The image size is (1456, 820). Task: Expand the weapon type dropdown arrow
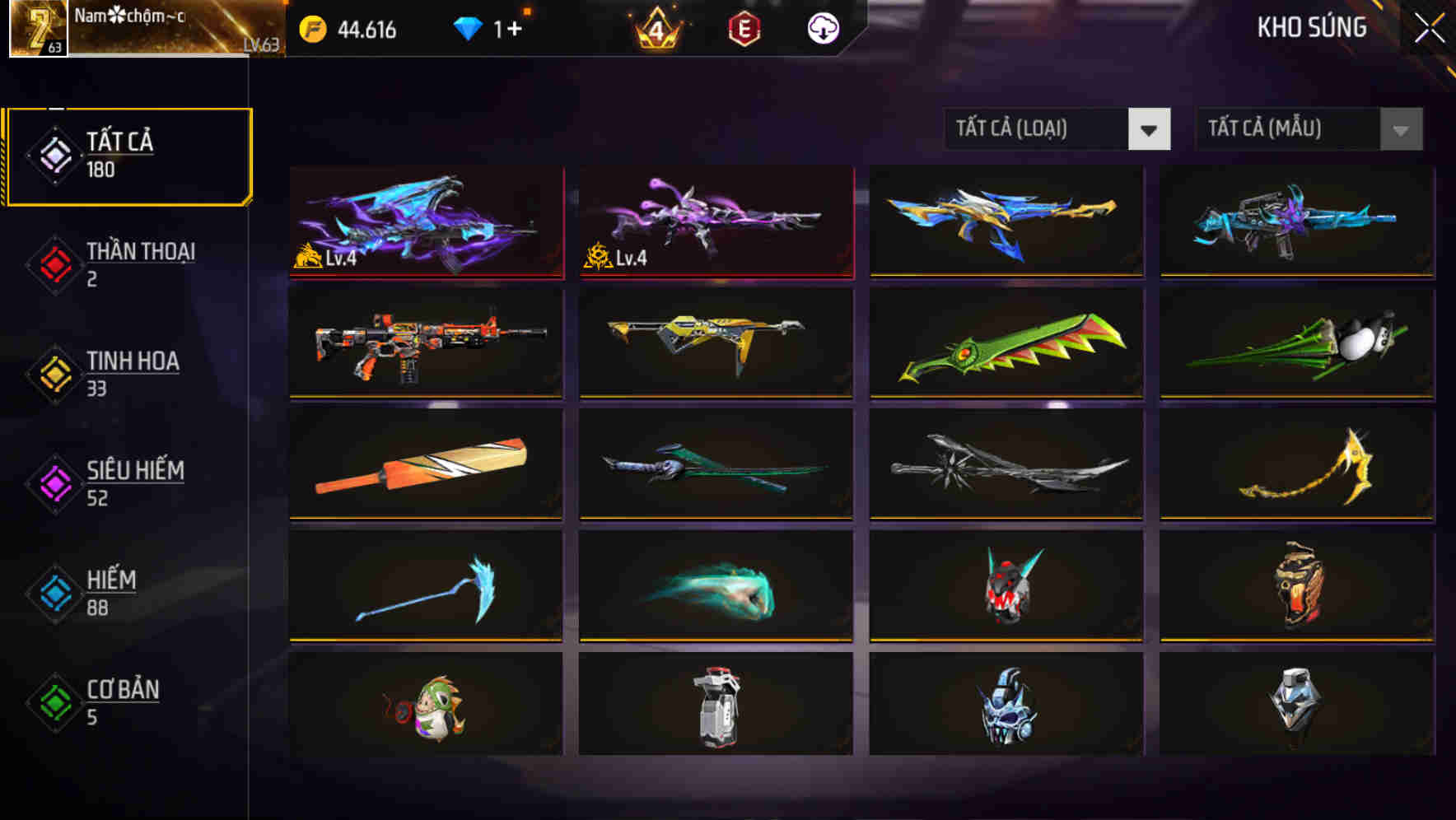pos(1150,129)
